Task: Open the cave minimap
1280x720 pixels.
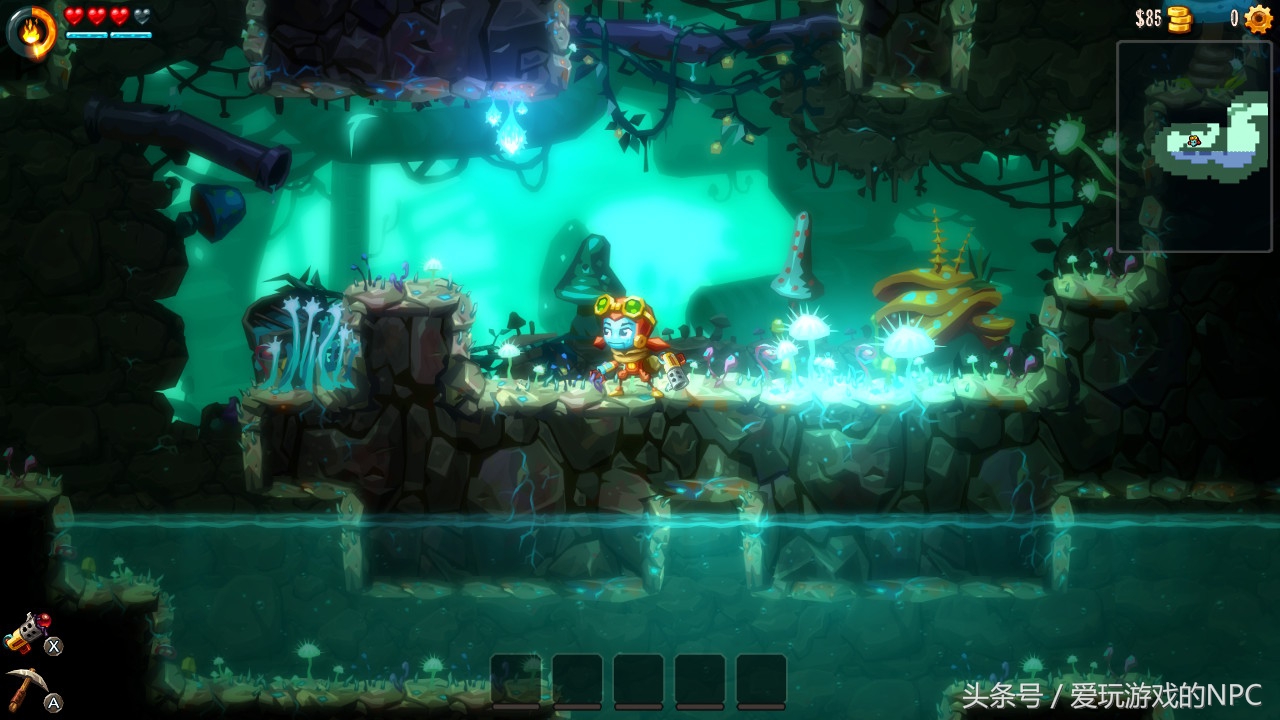Action: click(1197, 145)
